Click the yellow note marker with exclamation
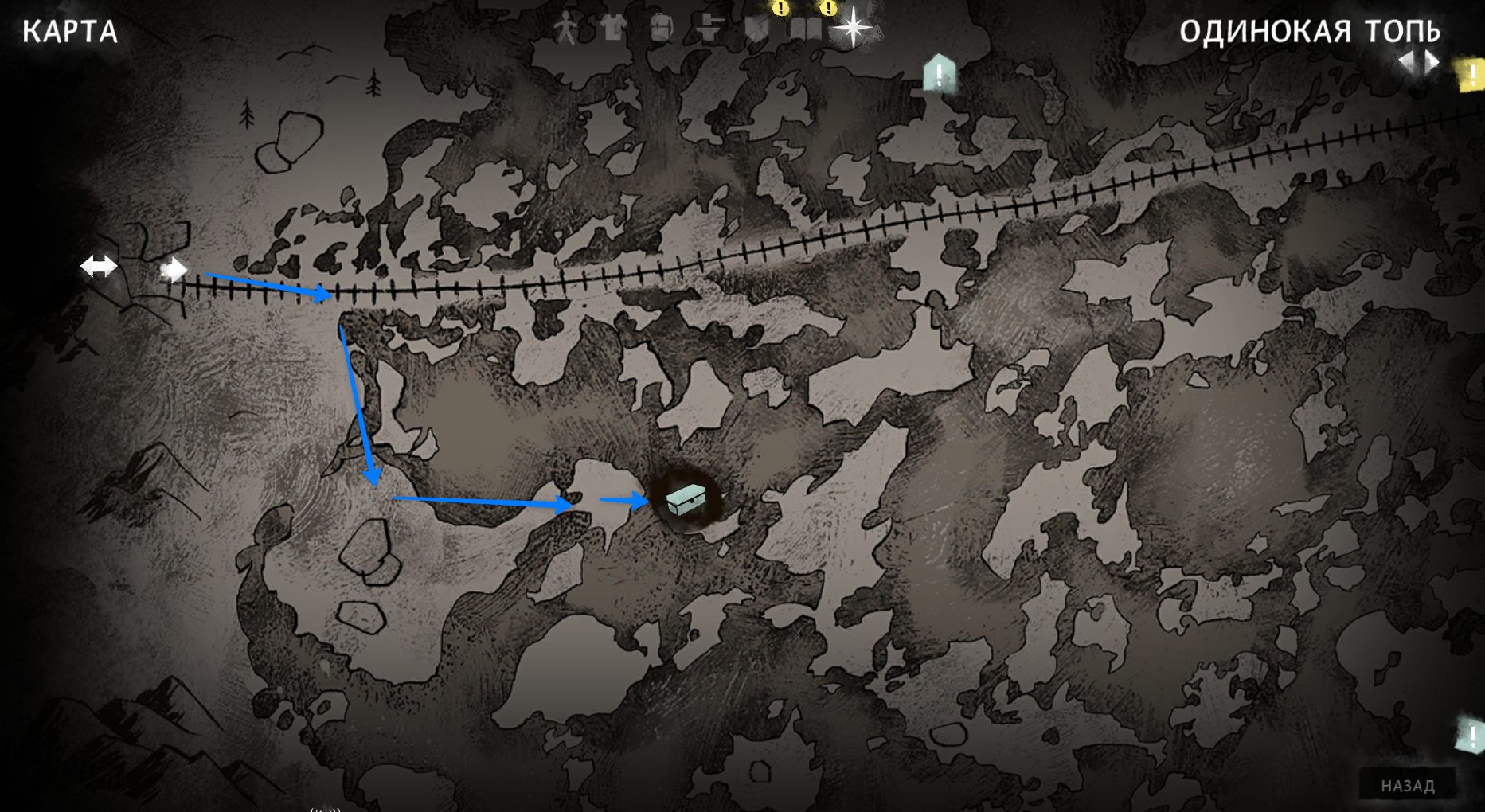The height and width of the screenshot is (812, 1485). coord(1470,75)
